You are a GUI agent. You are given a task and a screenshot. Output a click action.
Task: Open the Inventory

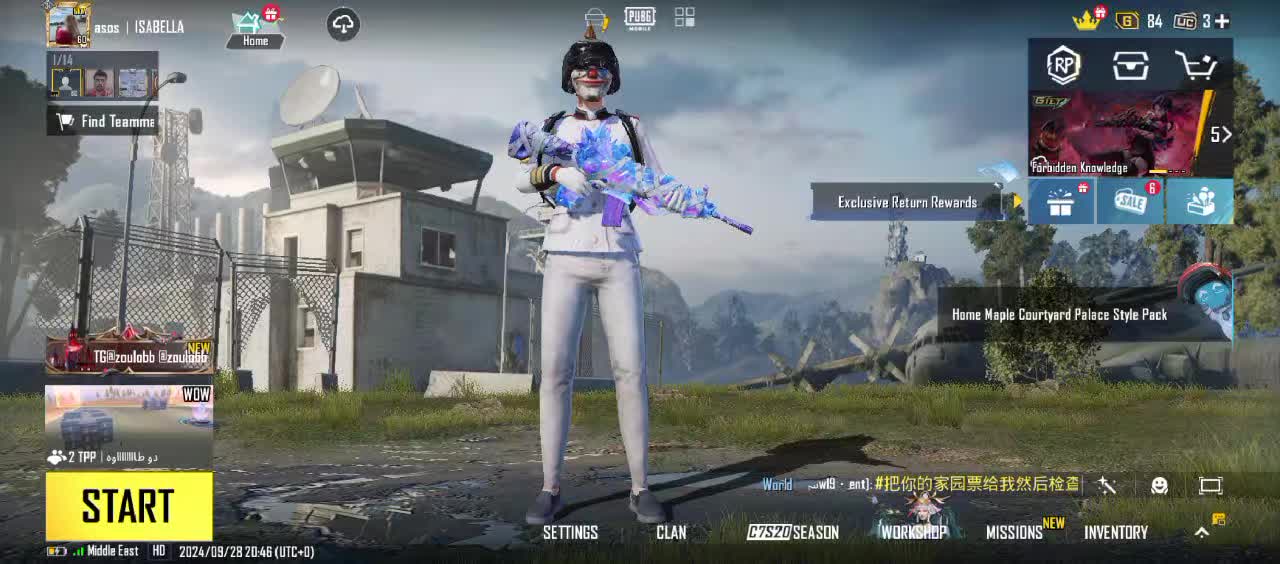pyautogui.click(x=1116, y=532)
